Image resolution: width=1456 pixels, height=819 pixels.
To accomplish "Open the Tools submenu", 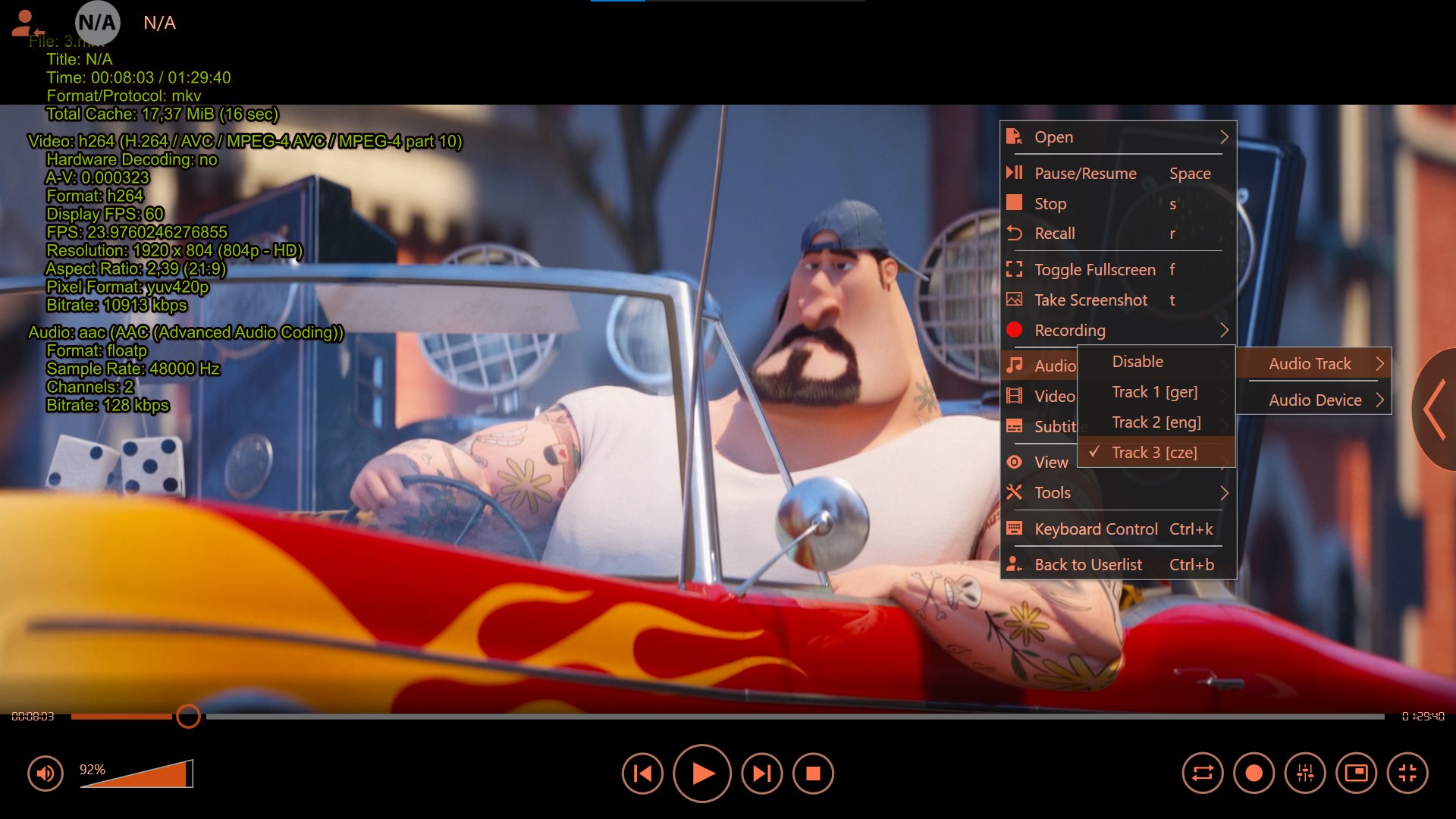I will click(1115, 493).
